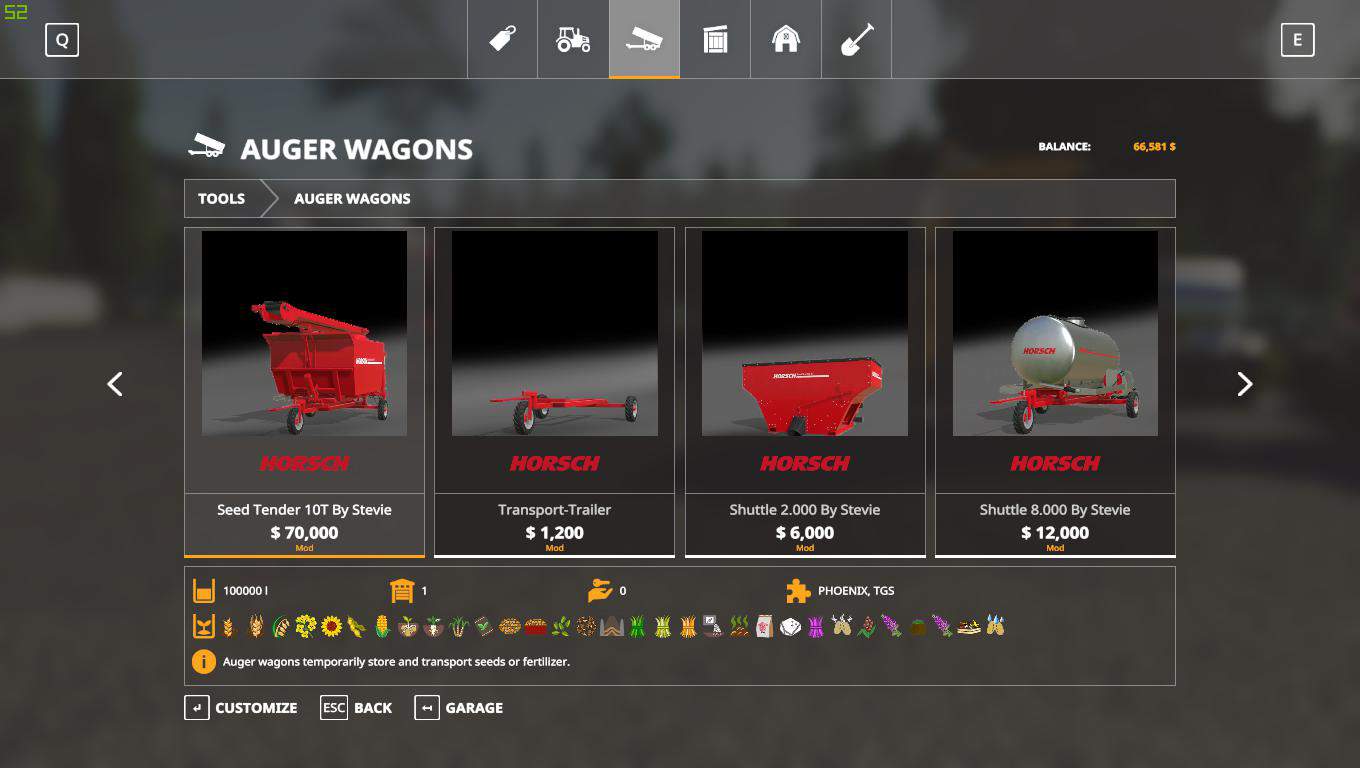Switch to the tractor vehicles tab
1360x768 pixels.
point(573,39)
